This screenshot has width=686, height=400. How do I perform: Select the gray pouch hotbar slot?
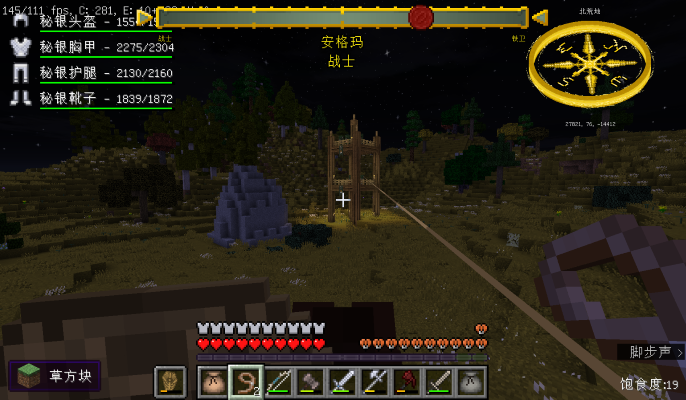tap(470, 381)
